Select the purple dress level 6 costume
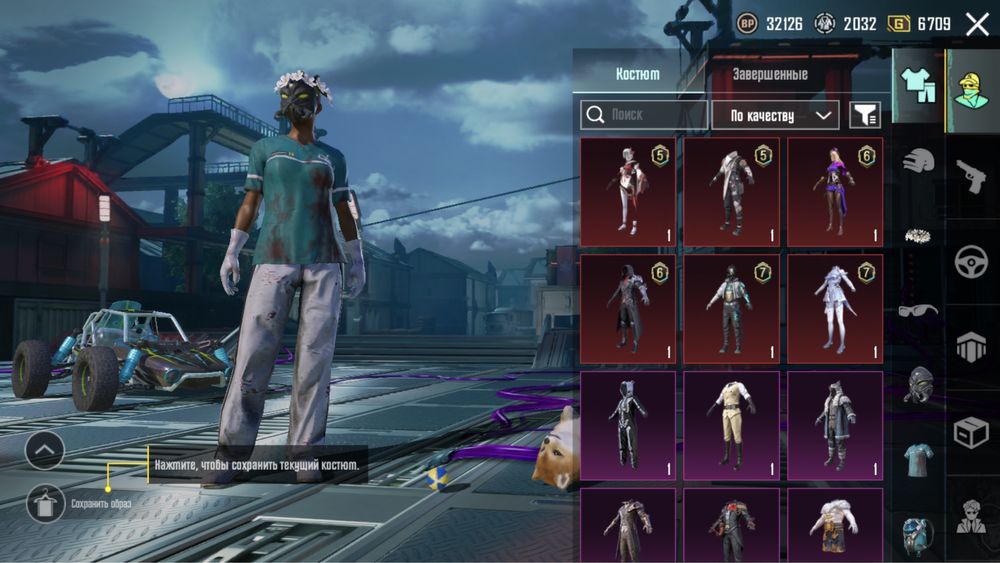This screenshot has height=563, width=1000. click(x=835, y=192)
